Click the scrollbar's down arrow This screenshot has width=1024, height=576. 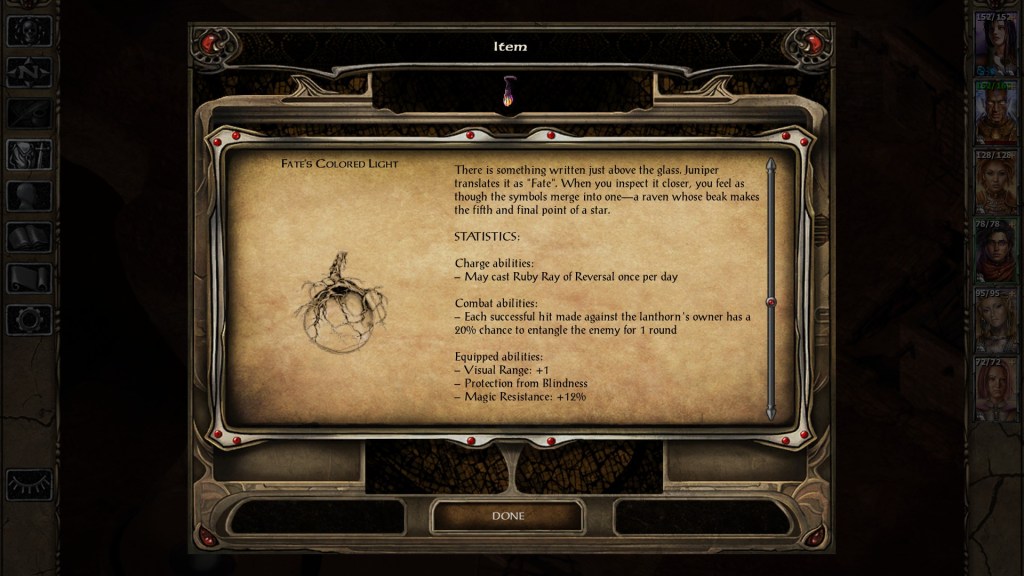point(770,411)
